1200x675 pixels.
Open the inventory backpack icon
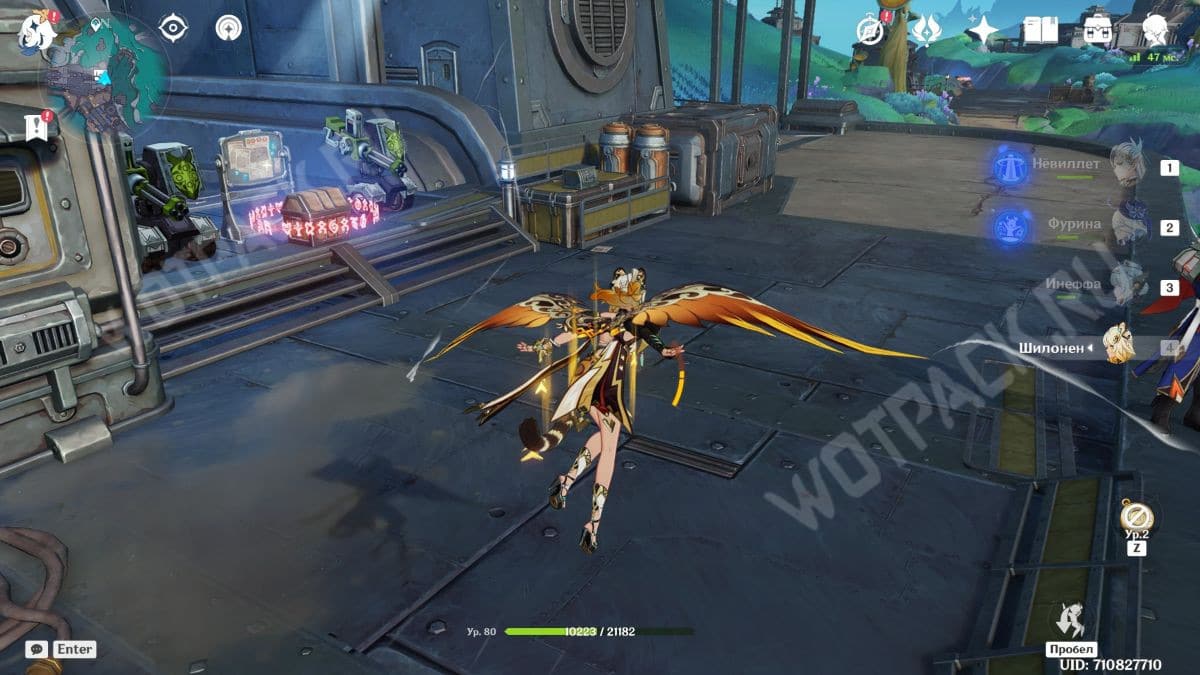1098,31
